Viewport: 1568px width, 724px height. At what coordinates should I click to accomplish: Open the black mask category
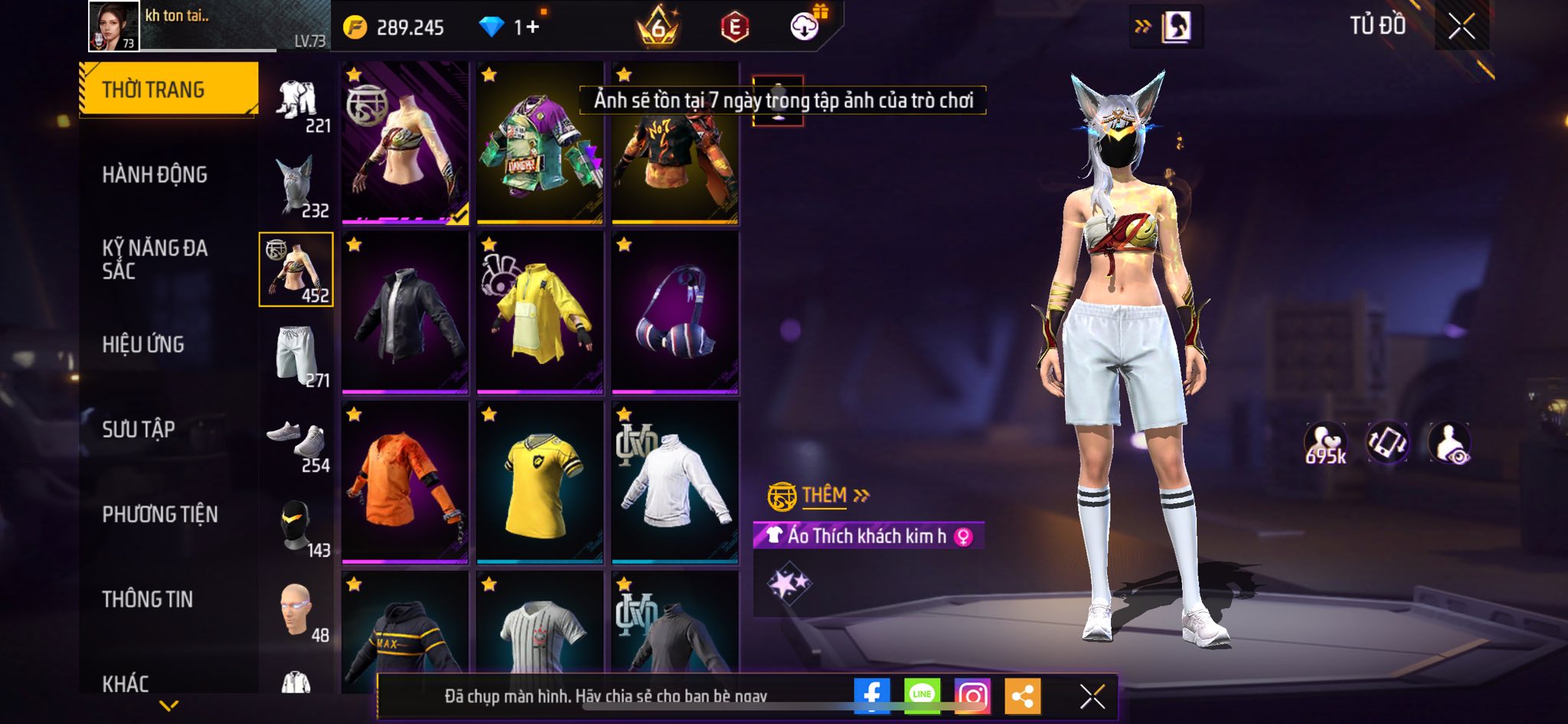tap(297, 526)
